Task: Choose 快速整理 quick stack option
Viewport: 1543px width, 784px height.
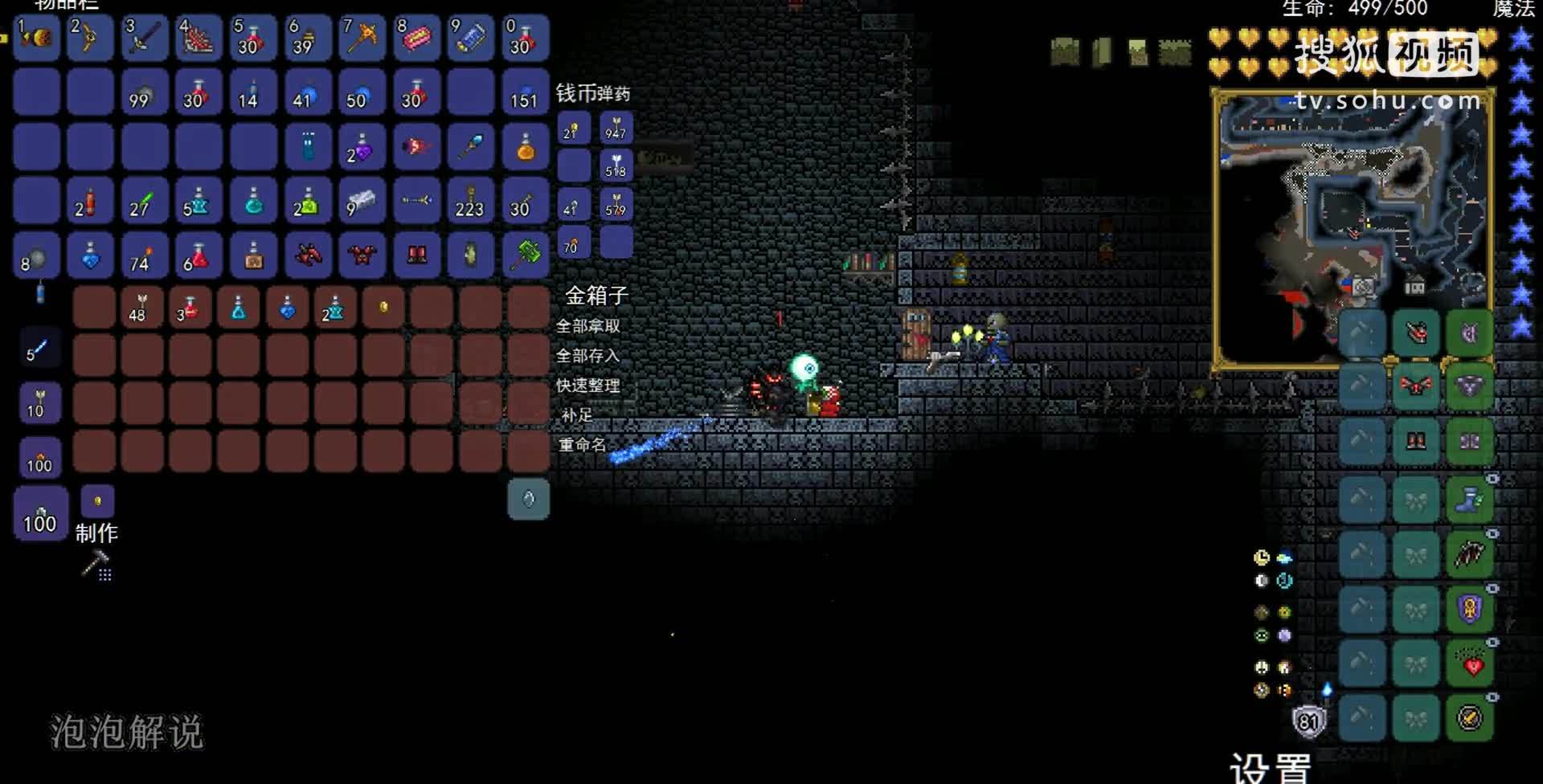Action: [587, 386]
